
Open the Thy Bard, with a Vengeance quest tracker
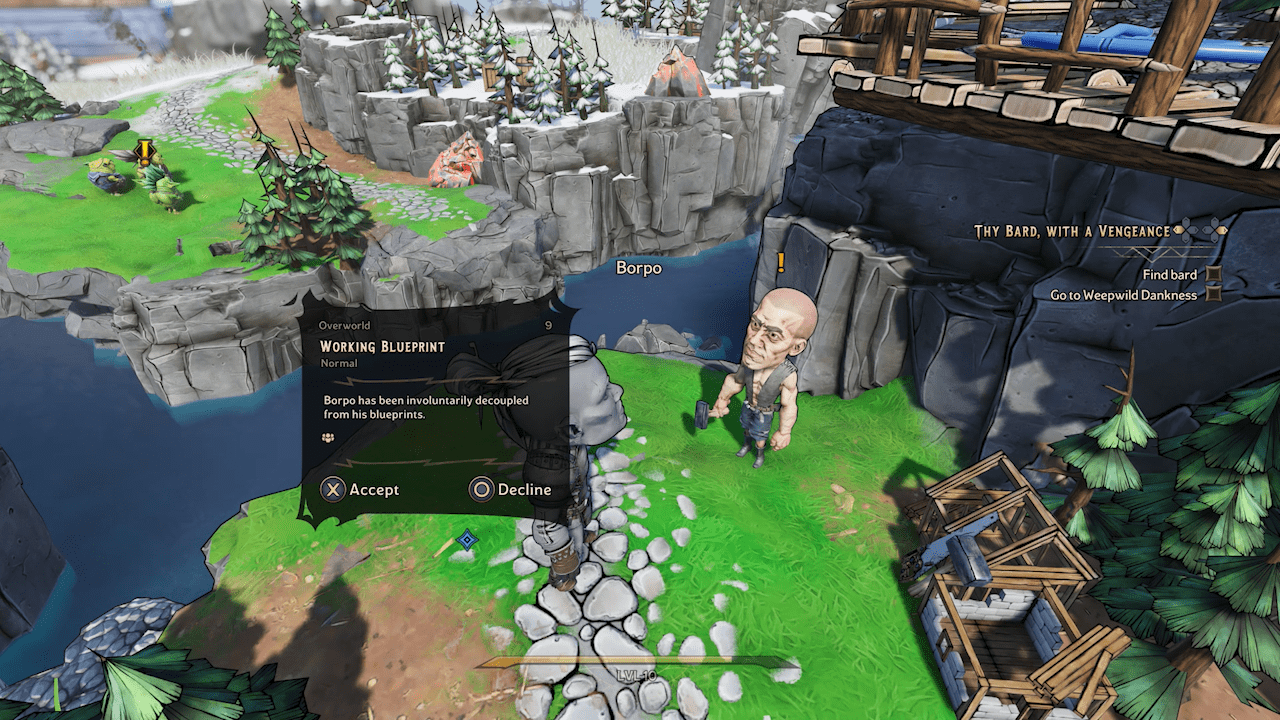[x=1072, y=231]
